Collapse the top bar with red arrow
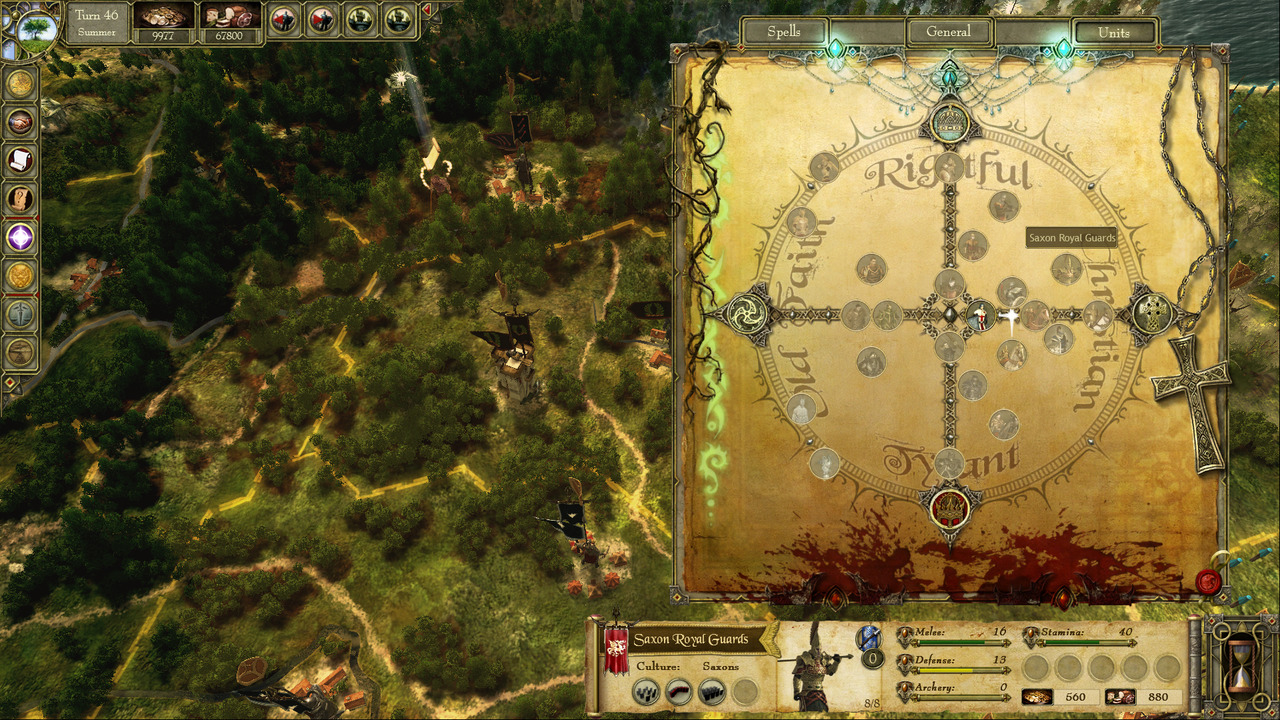Viewport: 1280px width, 720px height. click(428, 12)
